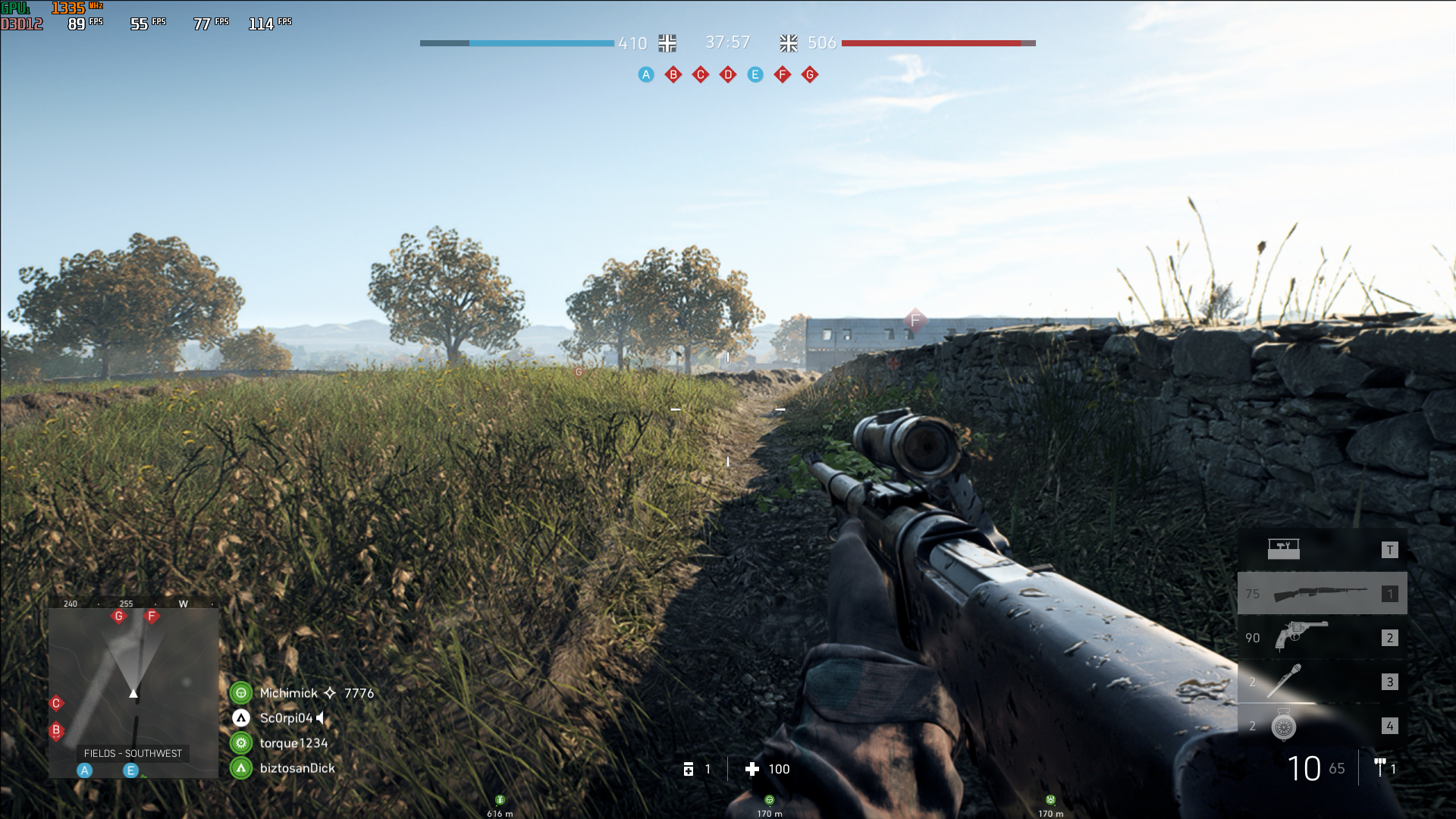1456x819 pixels.
Task: Select squad member Michimick
Action: click(289, 693)
